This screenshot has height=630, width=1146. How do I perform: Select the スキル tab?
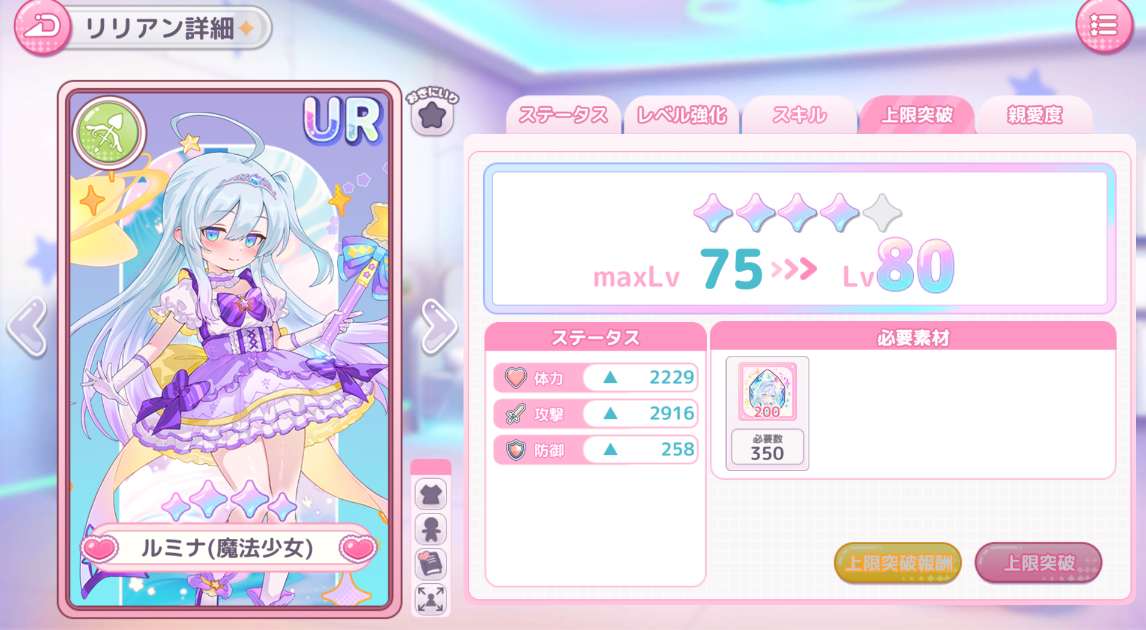click(x=799, y=115)
